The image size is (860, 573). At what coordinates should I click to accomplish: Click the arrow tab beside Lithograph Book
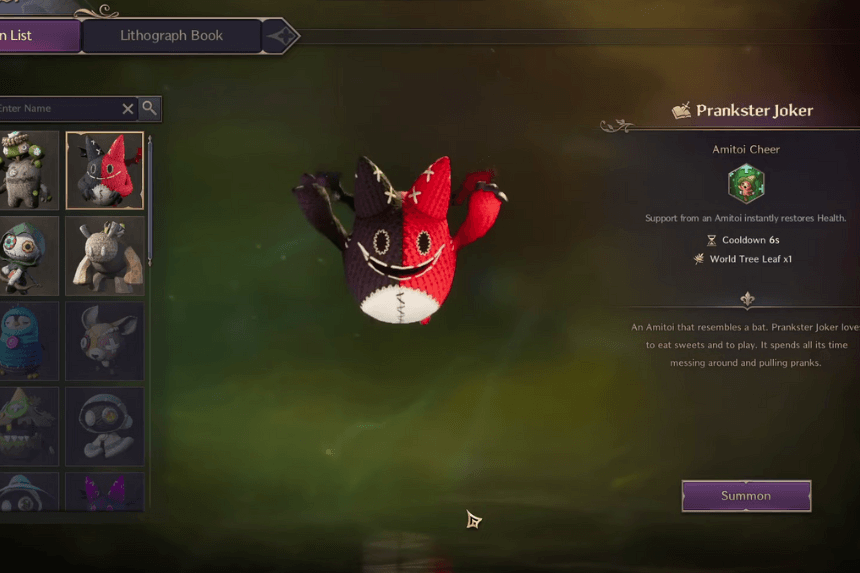point(281,37)
